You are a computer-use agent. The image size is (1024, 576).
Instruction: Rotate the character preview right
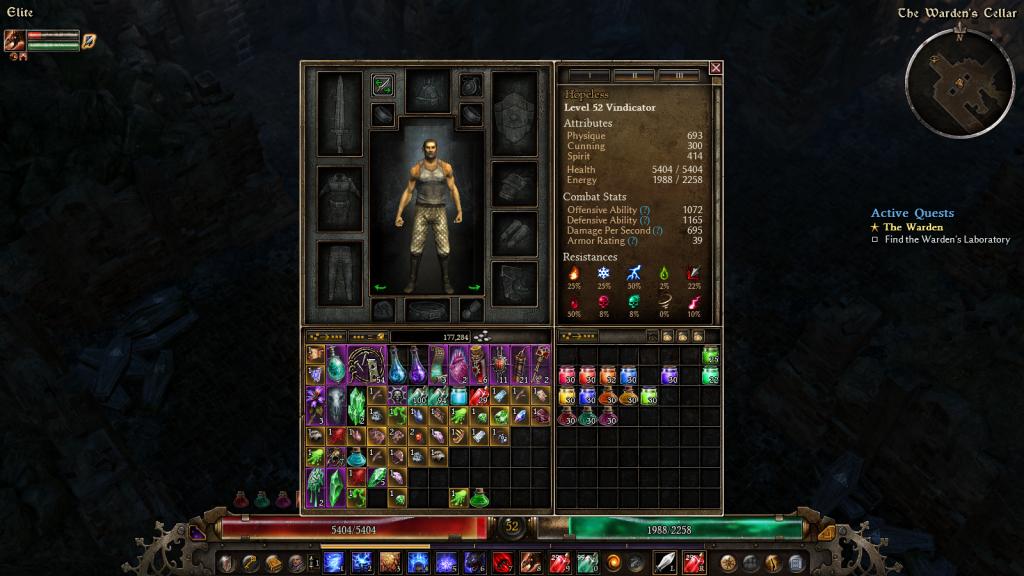(474, 287)
